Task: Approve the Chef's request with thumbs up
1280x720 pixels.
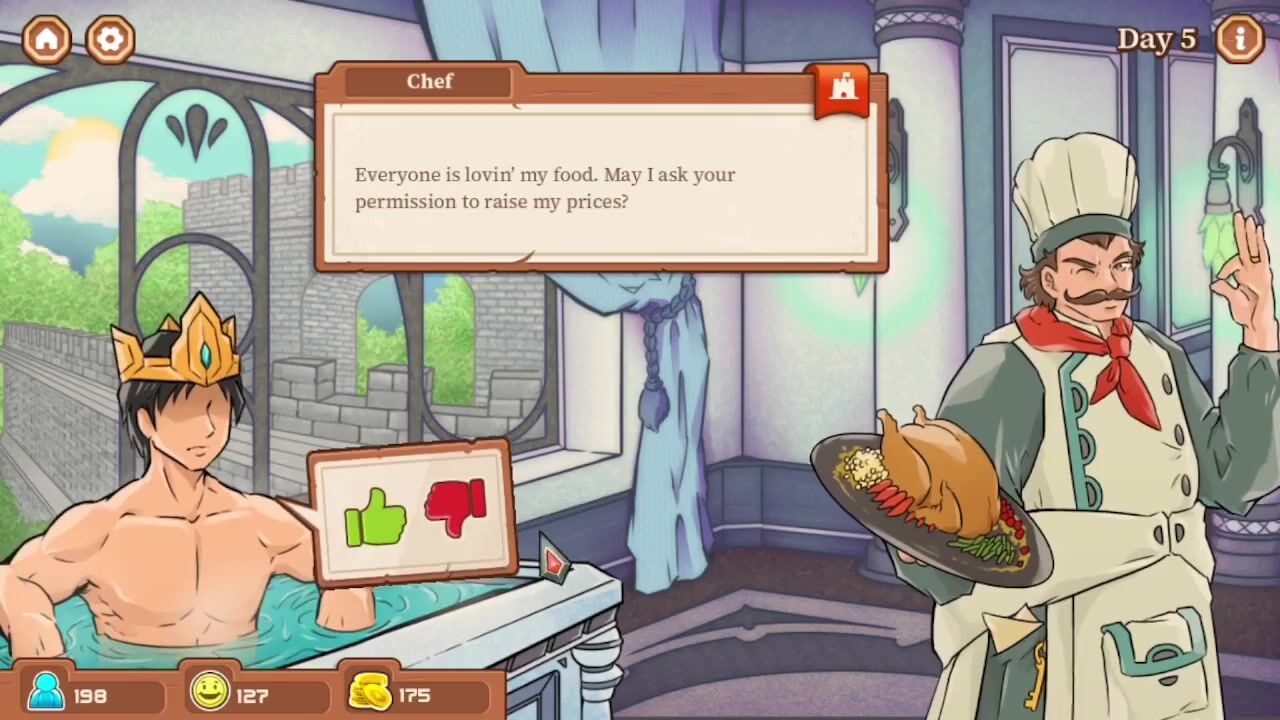Action: 375,517
